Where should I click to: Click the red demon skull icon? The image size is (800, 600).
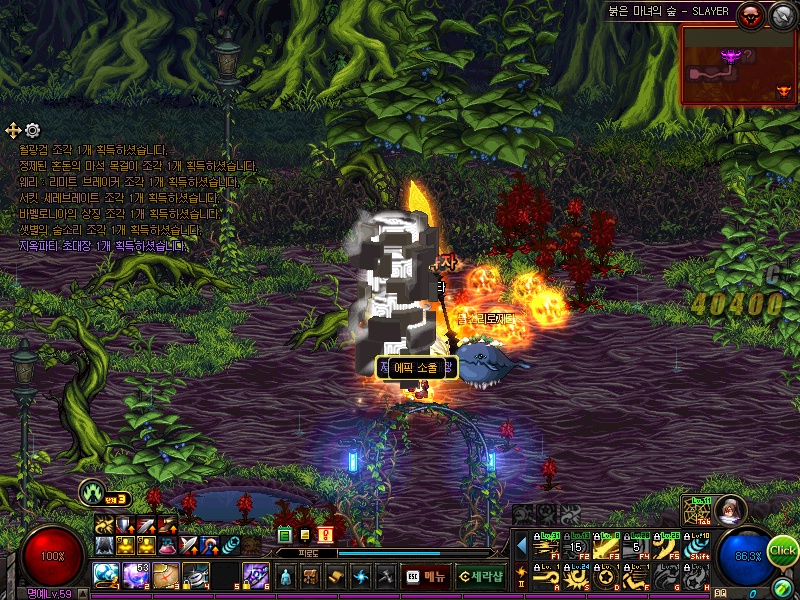pyautogui.click(x=750, y=14)
